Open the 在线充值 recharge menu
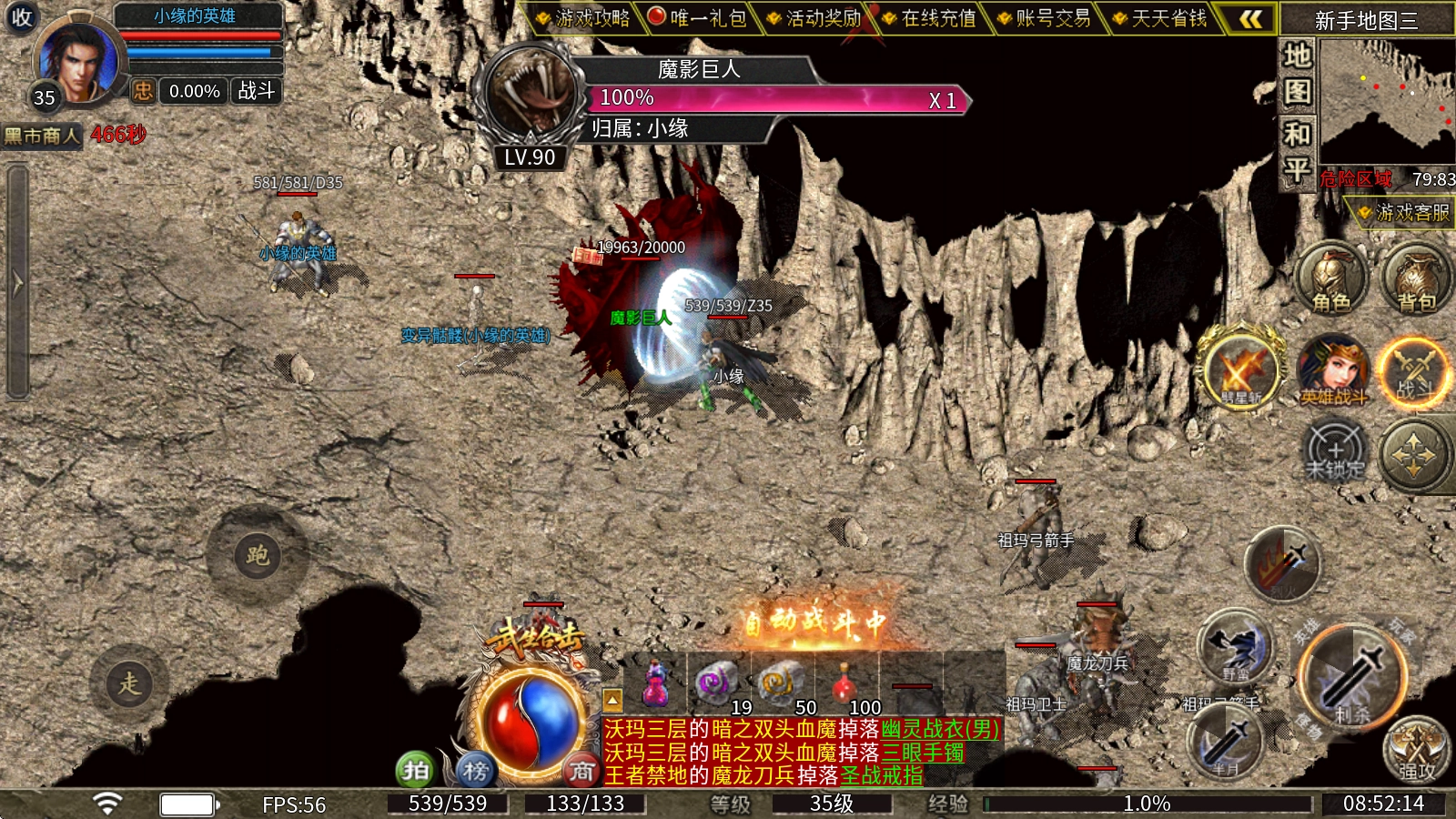This screenshot has width=1456, height=819. click(929, 18)
